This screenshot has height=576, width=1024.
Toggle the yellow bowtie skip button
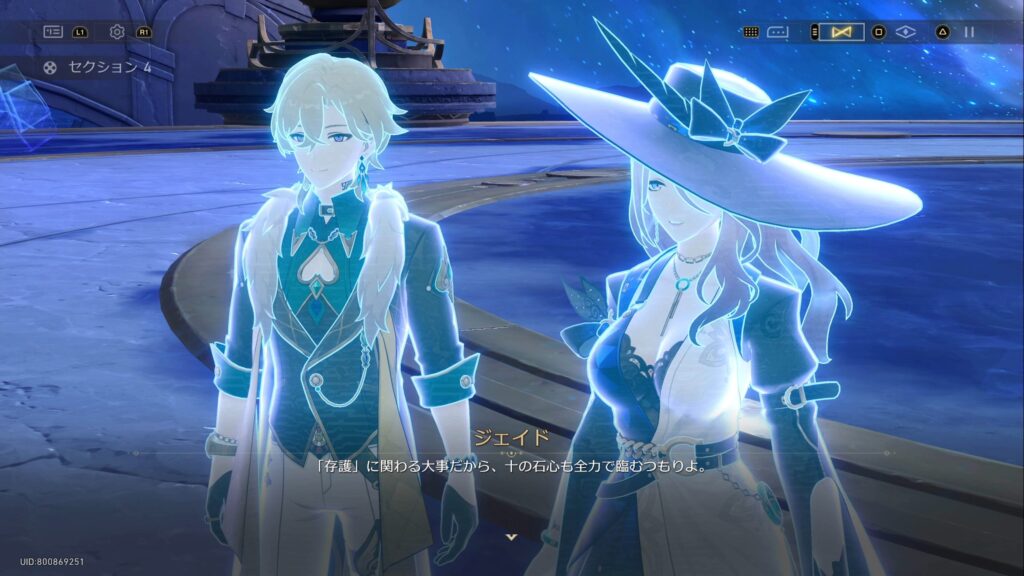click(841, 32)
